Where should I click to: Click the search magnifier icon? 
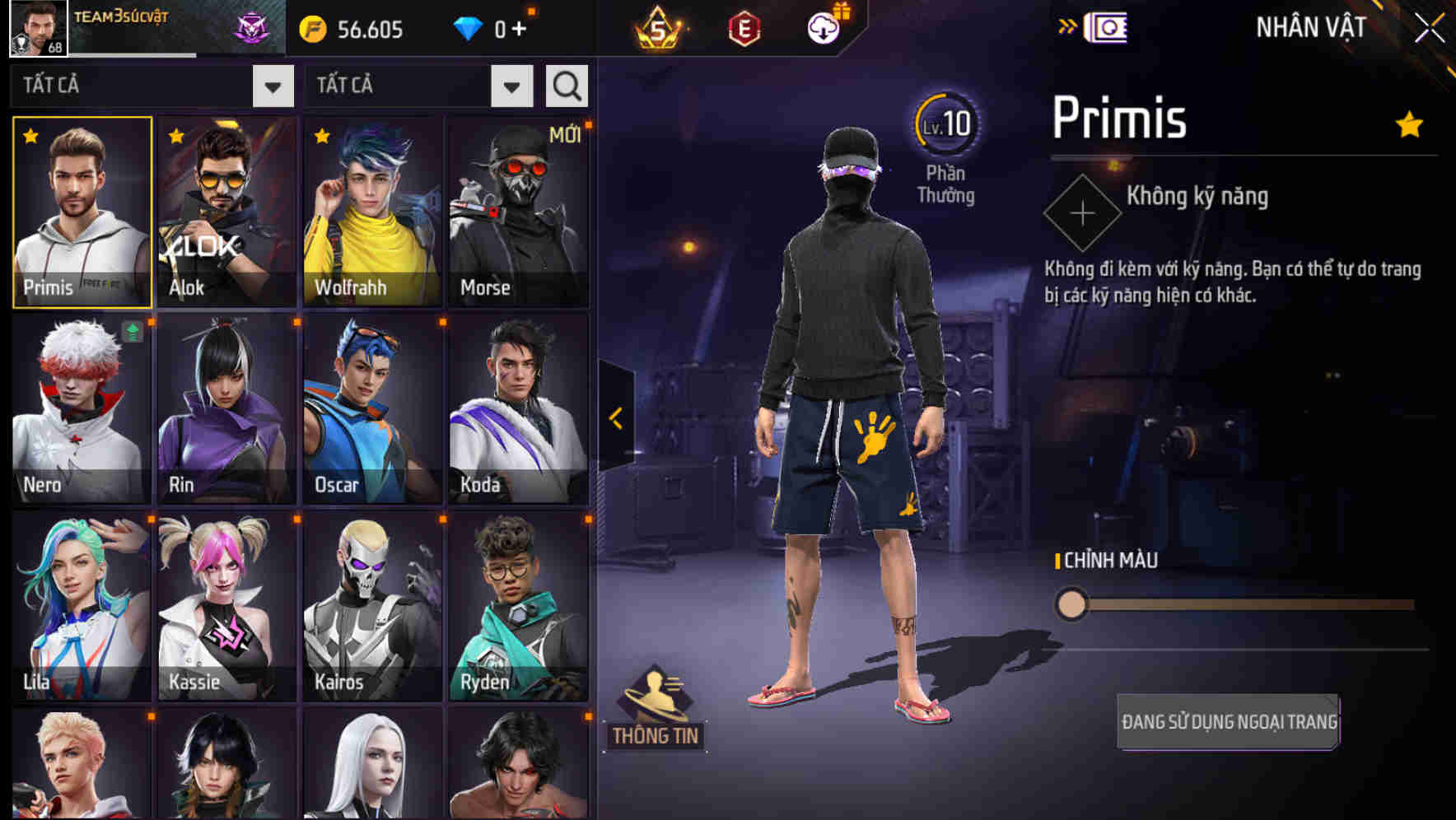coord(566,85)
